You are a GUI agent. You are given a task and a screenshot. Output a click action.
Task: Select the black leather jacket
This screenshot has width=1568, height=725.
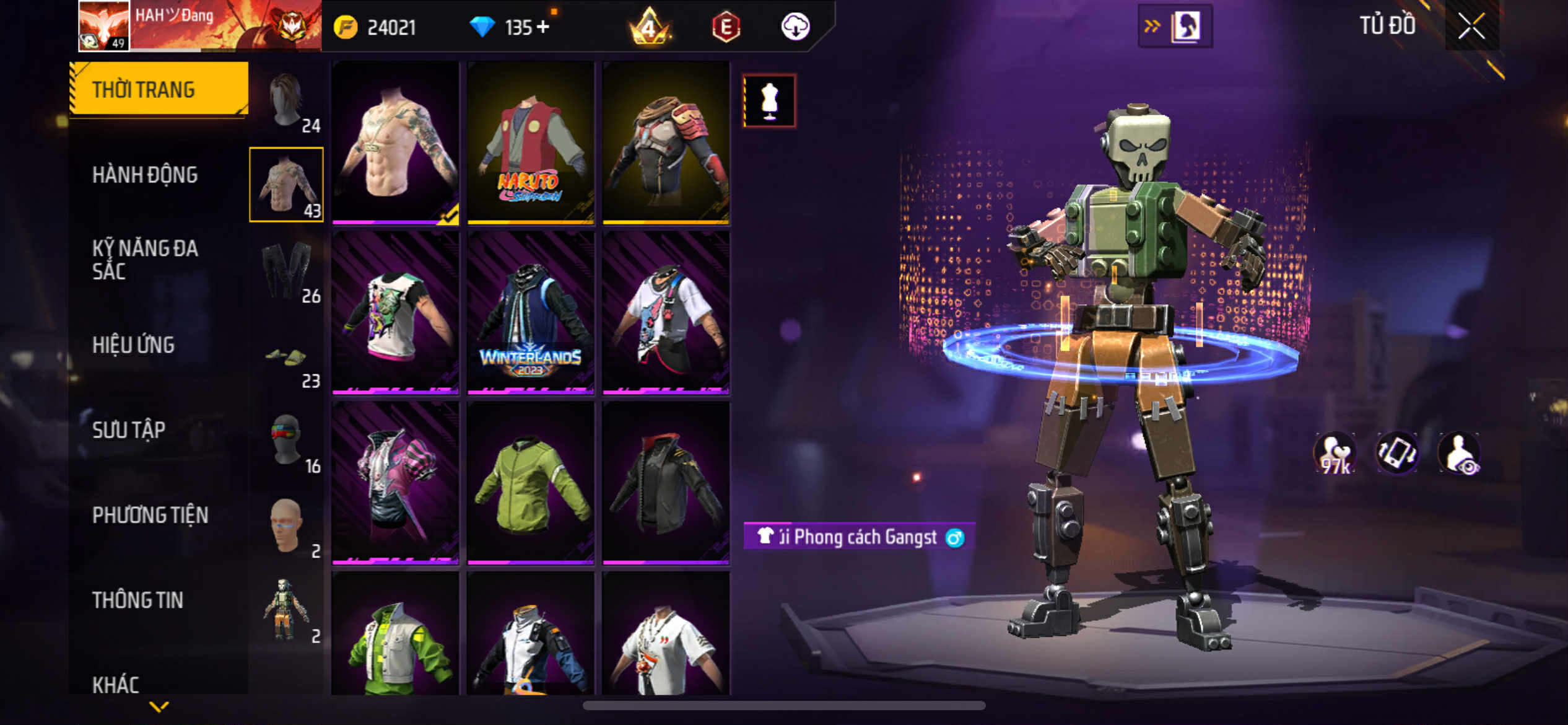click(x=666, y=483)
